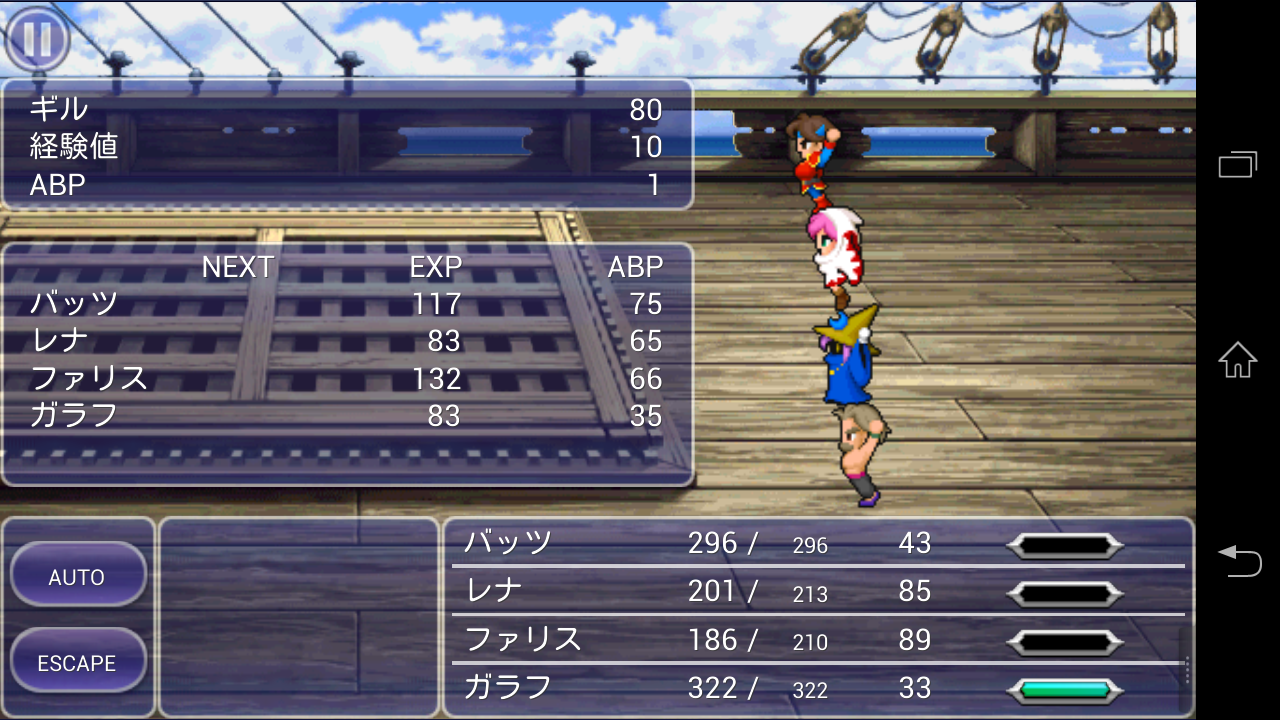Pause the game with the pause button

(37, 40)
